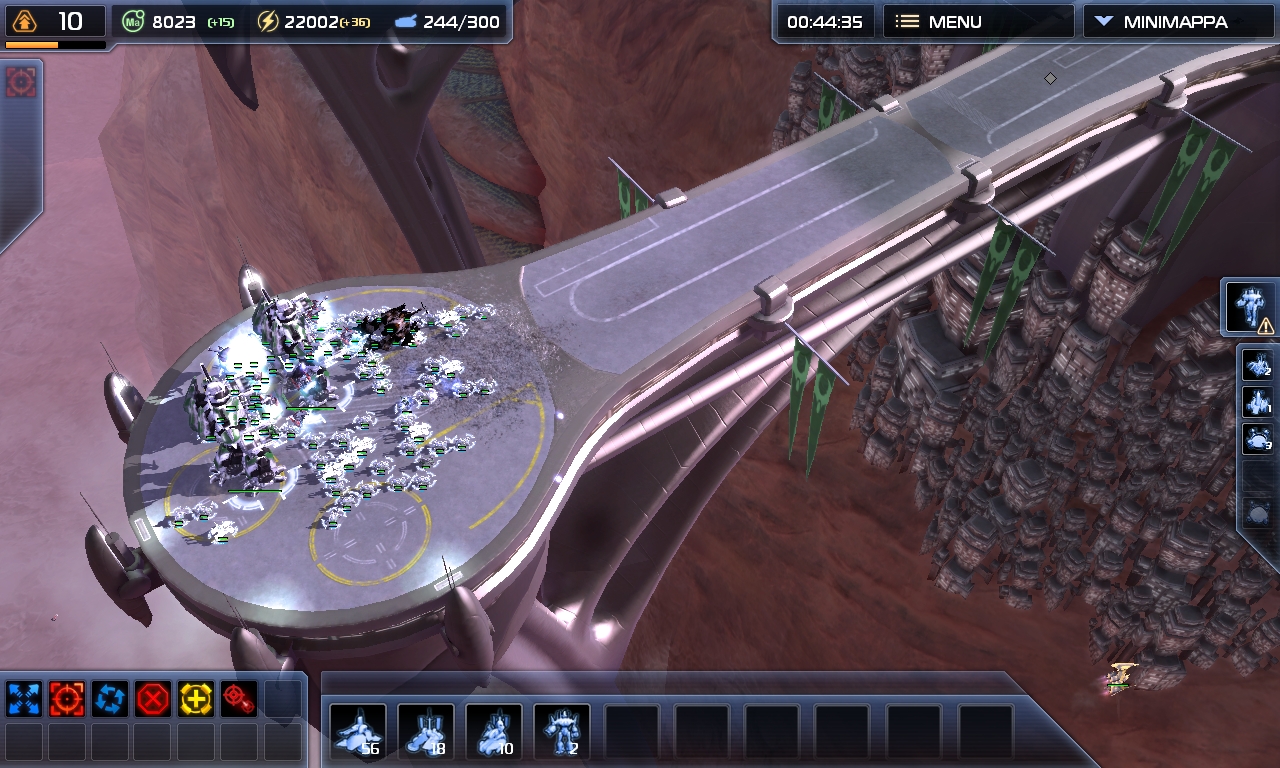
Task: Select the red target attack-move command
Action: click(x=238, y=699)
